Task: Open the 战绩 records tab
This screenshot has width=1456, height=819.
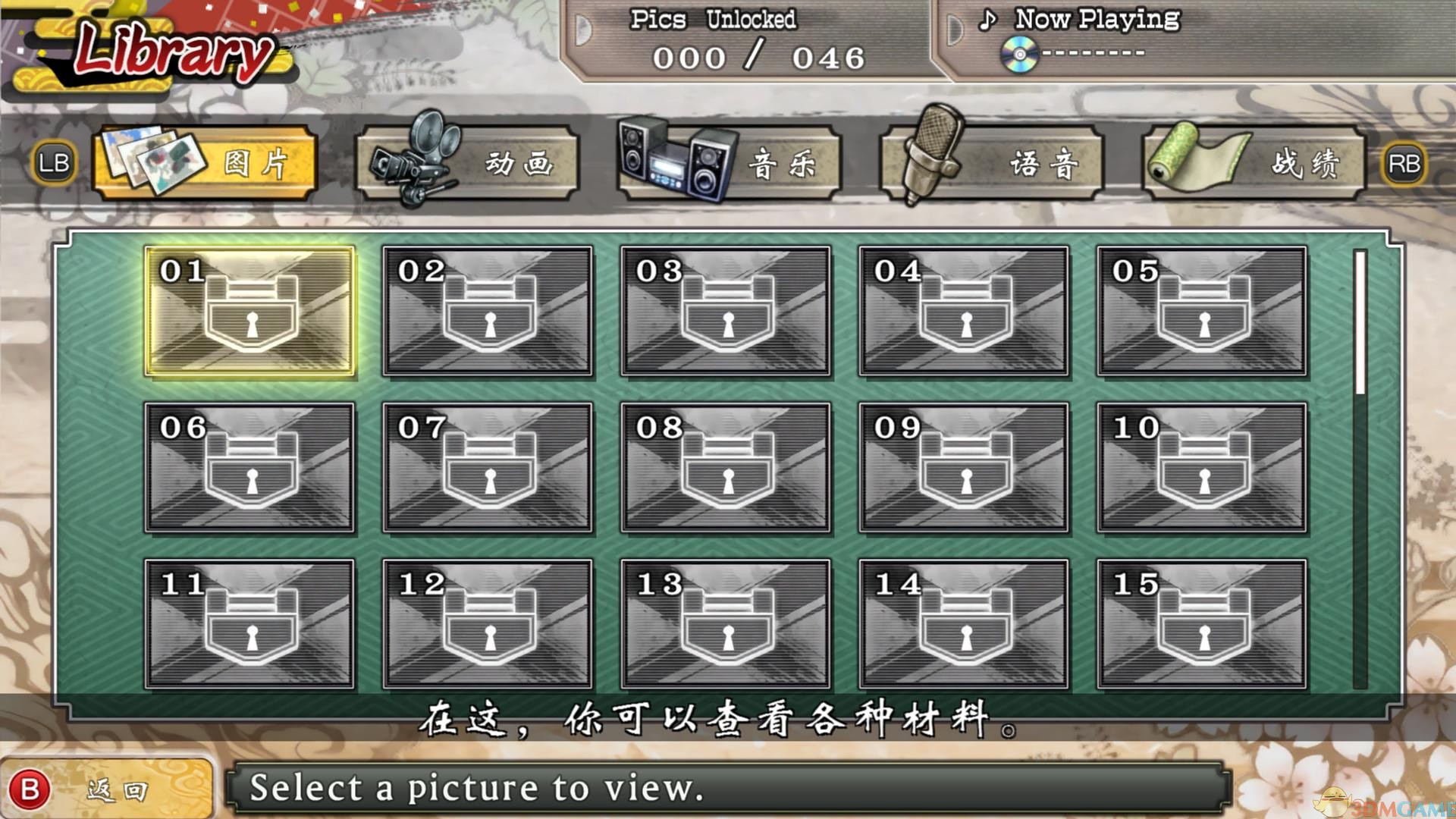Action: [1254, 163]
